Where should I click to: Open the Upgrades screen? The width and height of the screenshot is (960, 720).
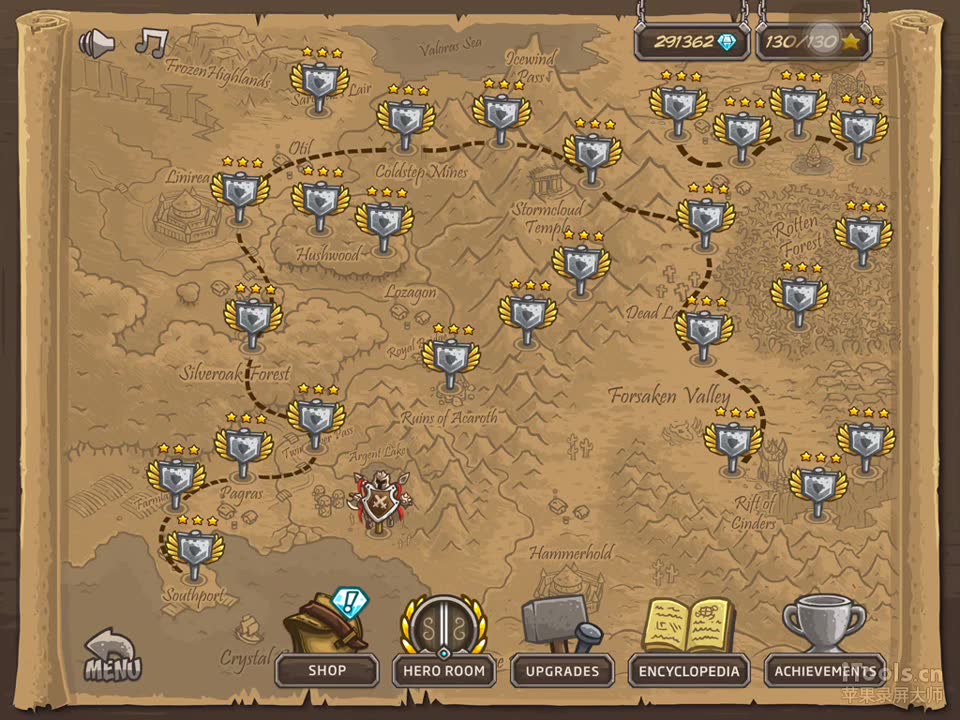pos(562,670)
